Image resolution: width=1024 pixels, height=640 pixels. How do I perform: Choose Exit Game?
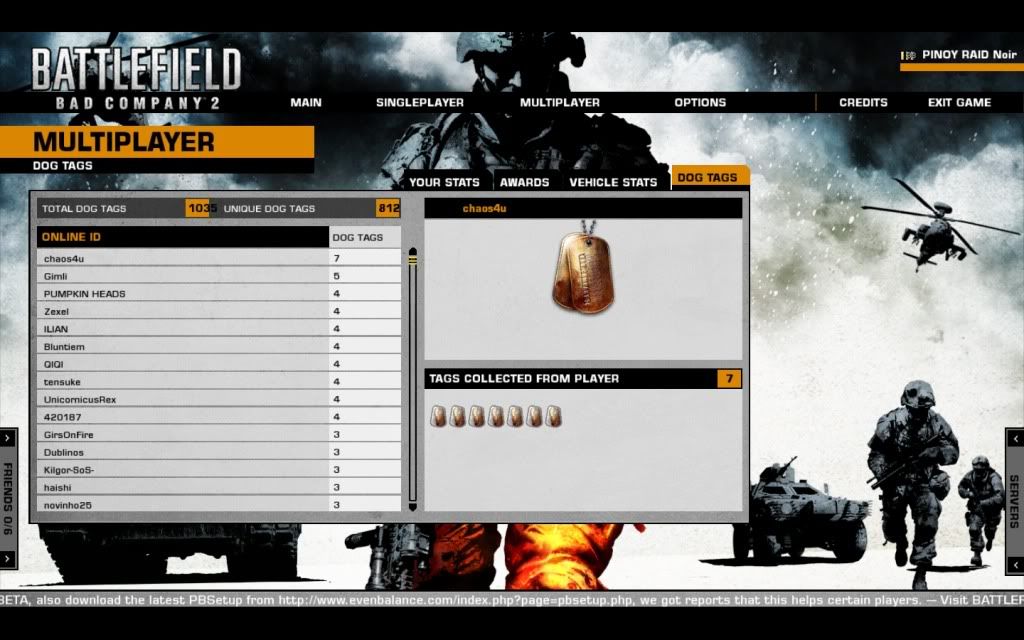[959, 102]
